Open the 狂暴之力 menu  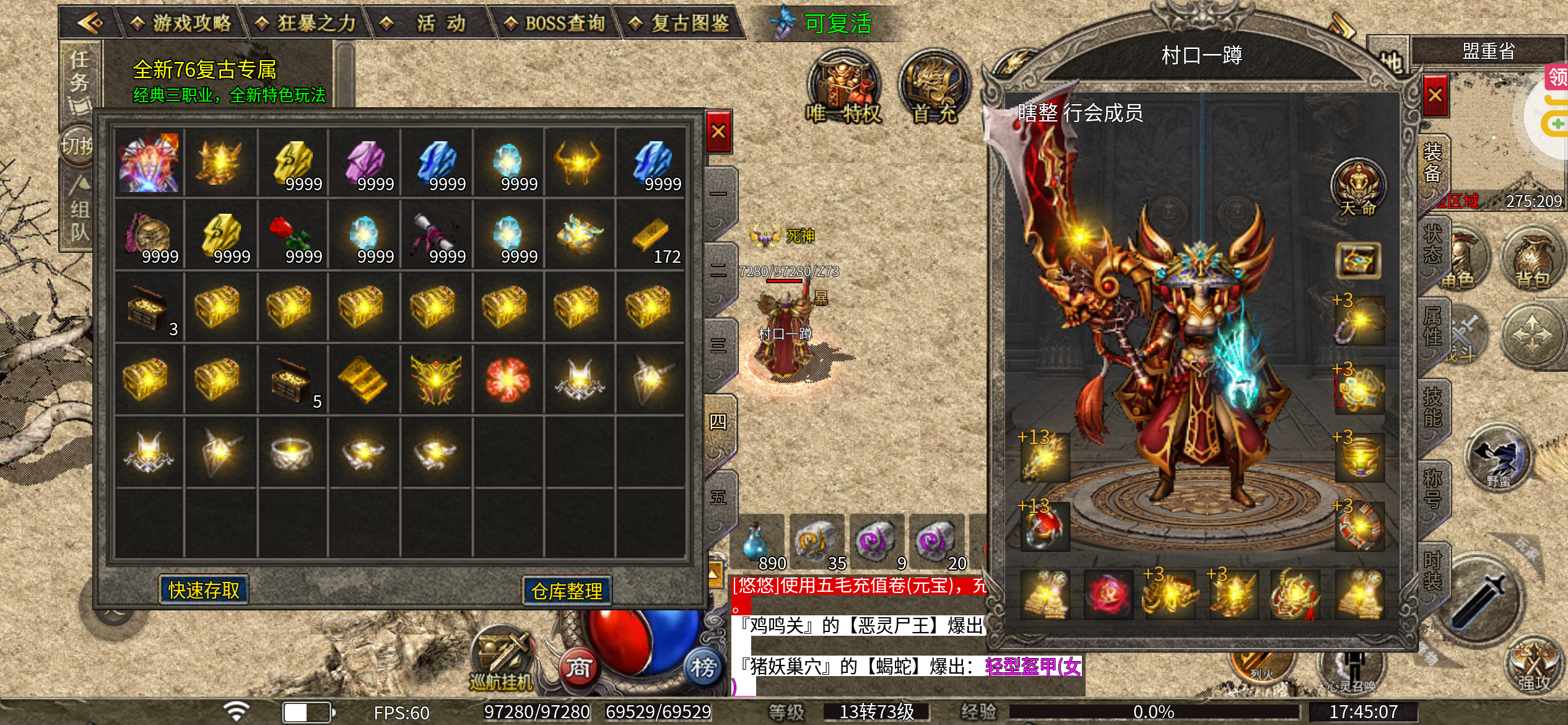tap(306, 24)
